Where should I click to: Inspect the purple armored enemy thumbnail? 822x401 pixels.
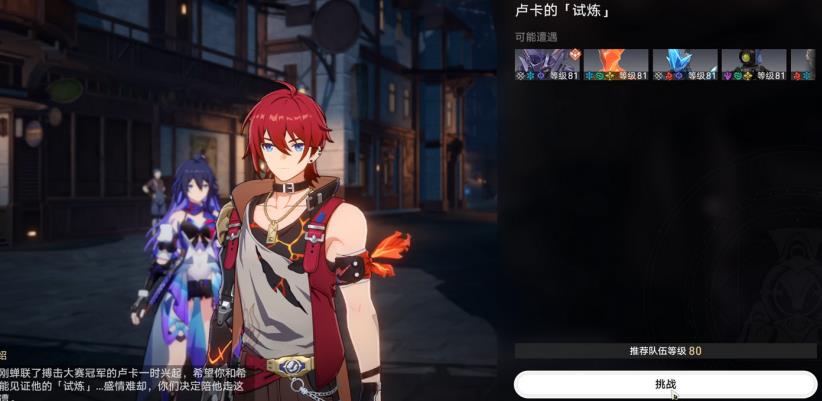coord(547,64)
